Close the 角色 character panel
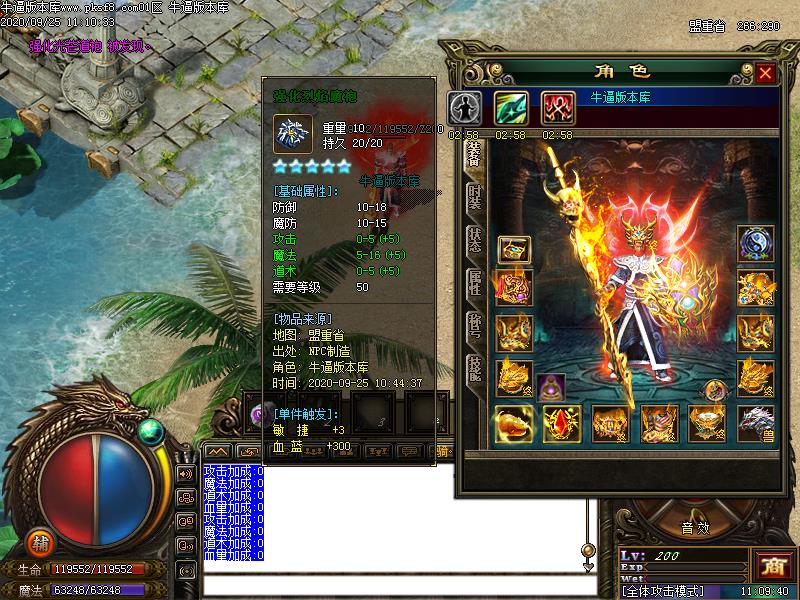The width and height of the screenshot is (800, 600). [x=765, y=73]
